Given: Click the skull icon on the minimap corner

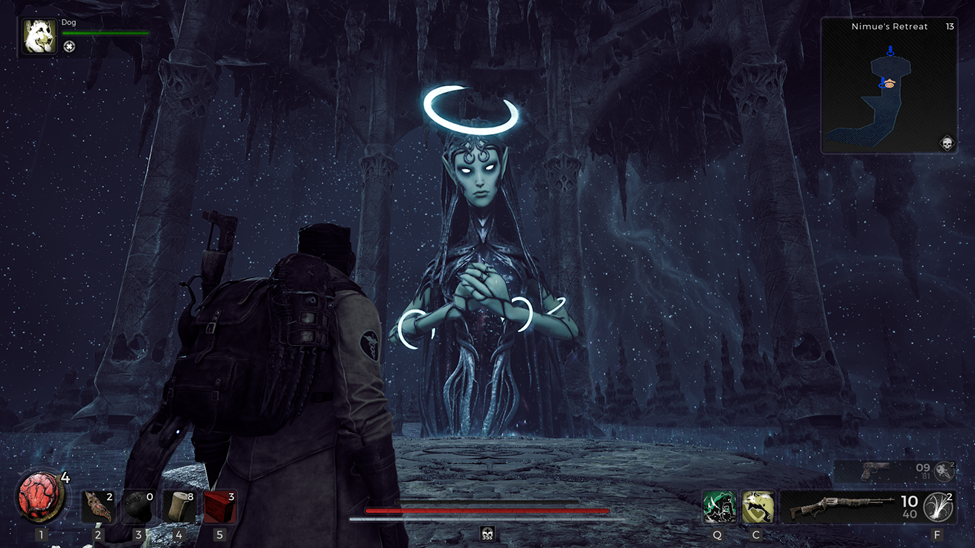Looking at the screenshot, I should (947, 144).
